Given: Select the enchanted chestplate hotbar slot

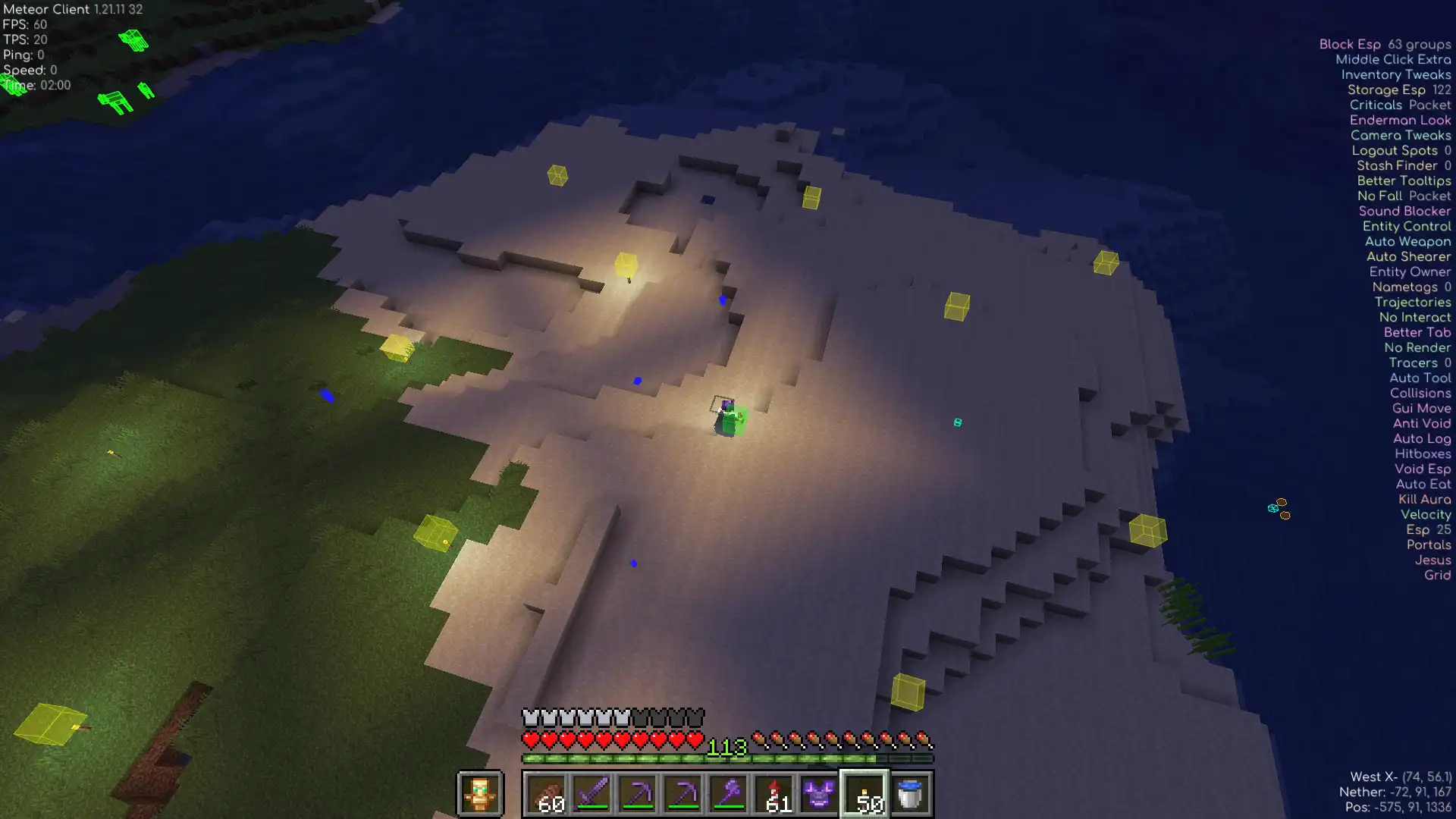Looking at the screenshot, I should [819, 794].
